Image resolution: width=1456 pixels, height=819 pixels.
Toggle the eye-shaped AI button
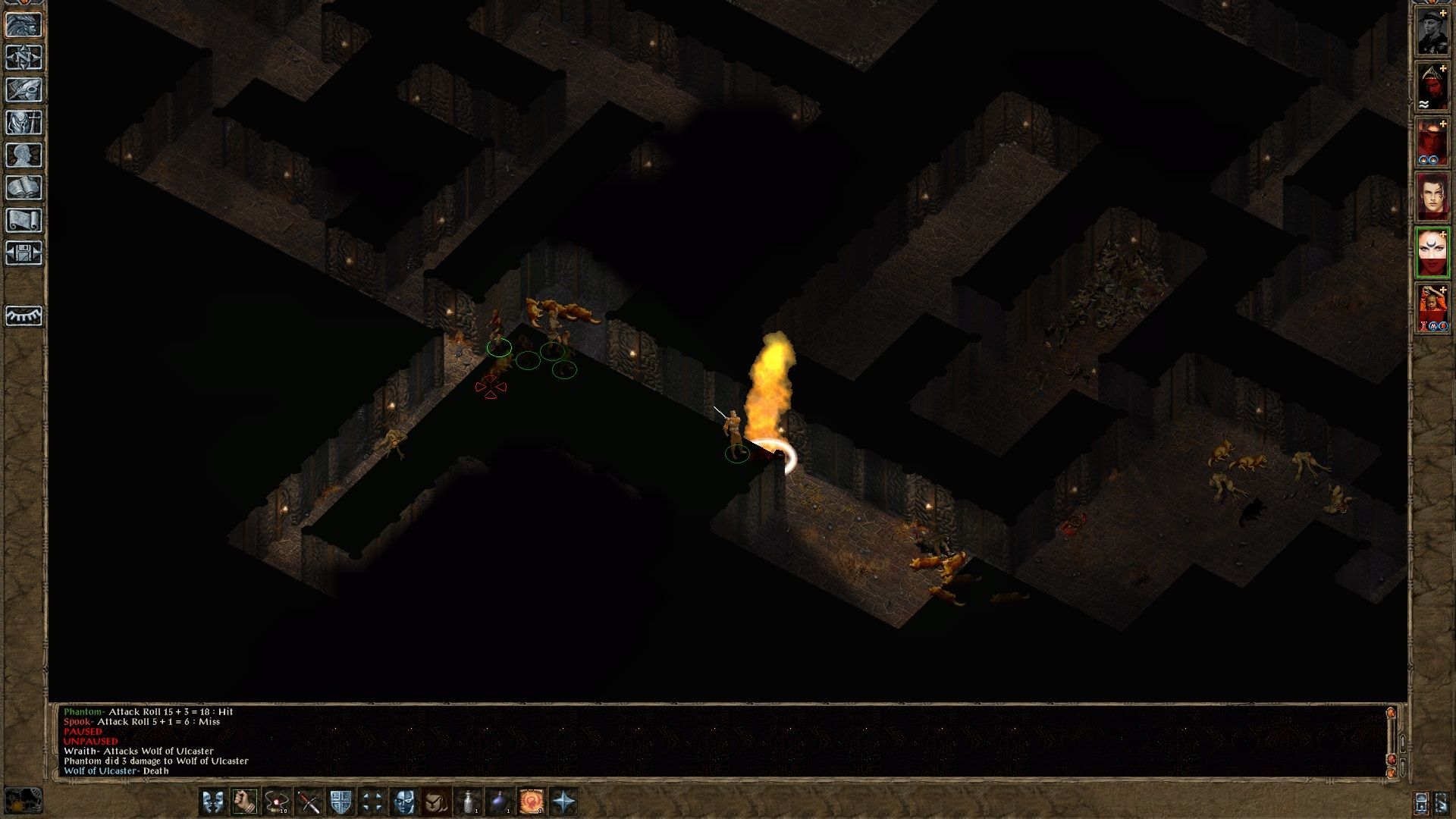pos(24,315)
